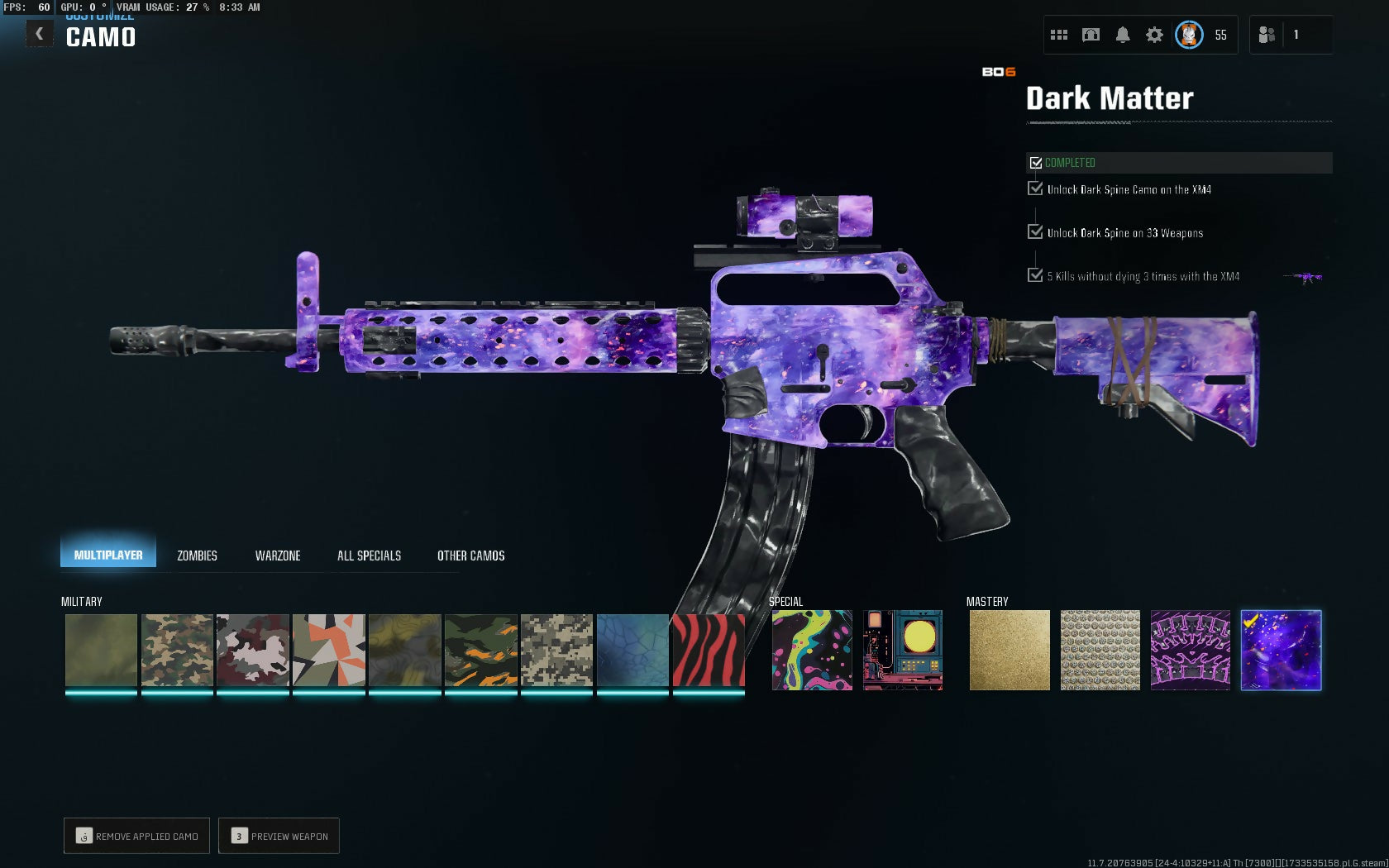Click the Preview Weapon button
Viewport: 1389px width, 868px height.
279,836
